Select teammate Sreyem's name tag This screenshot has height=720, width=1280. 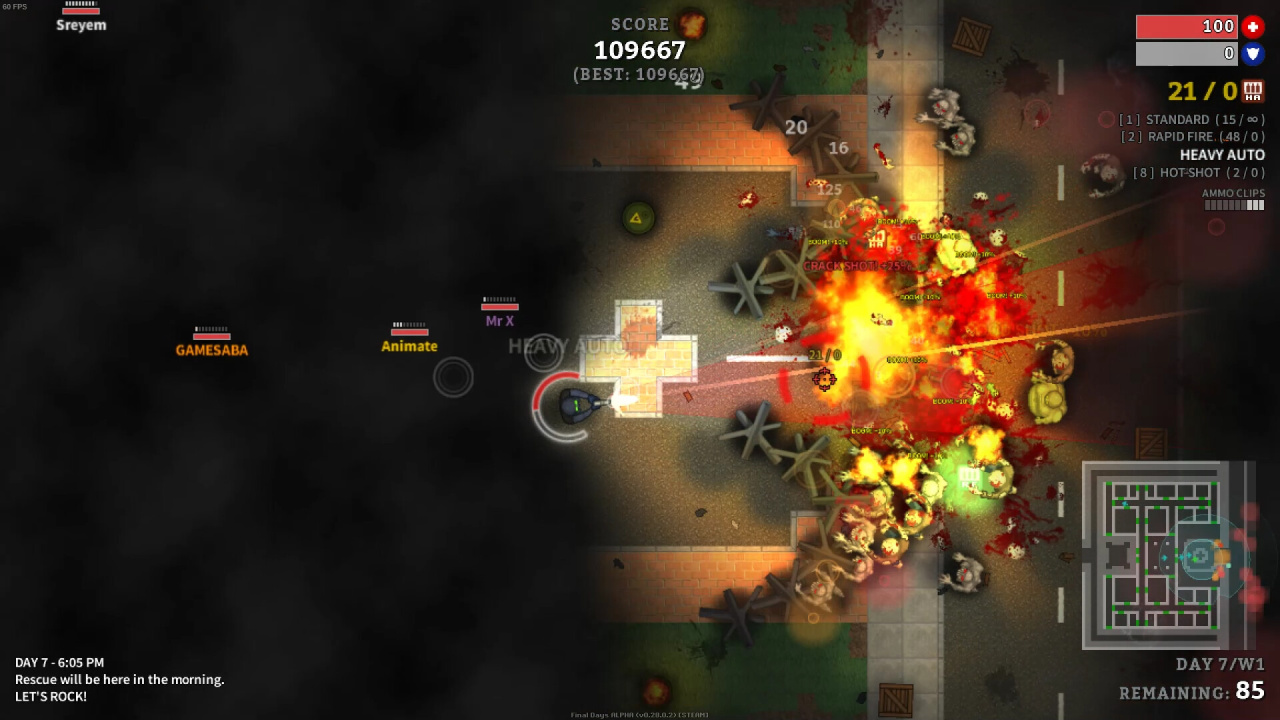pyautogui.click(x=81, y=25)
